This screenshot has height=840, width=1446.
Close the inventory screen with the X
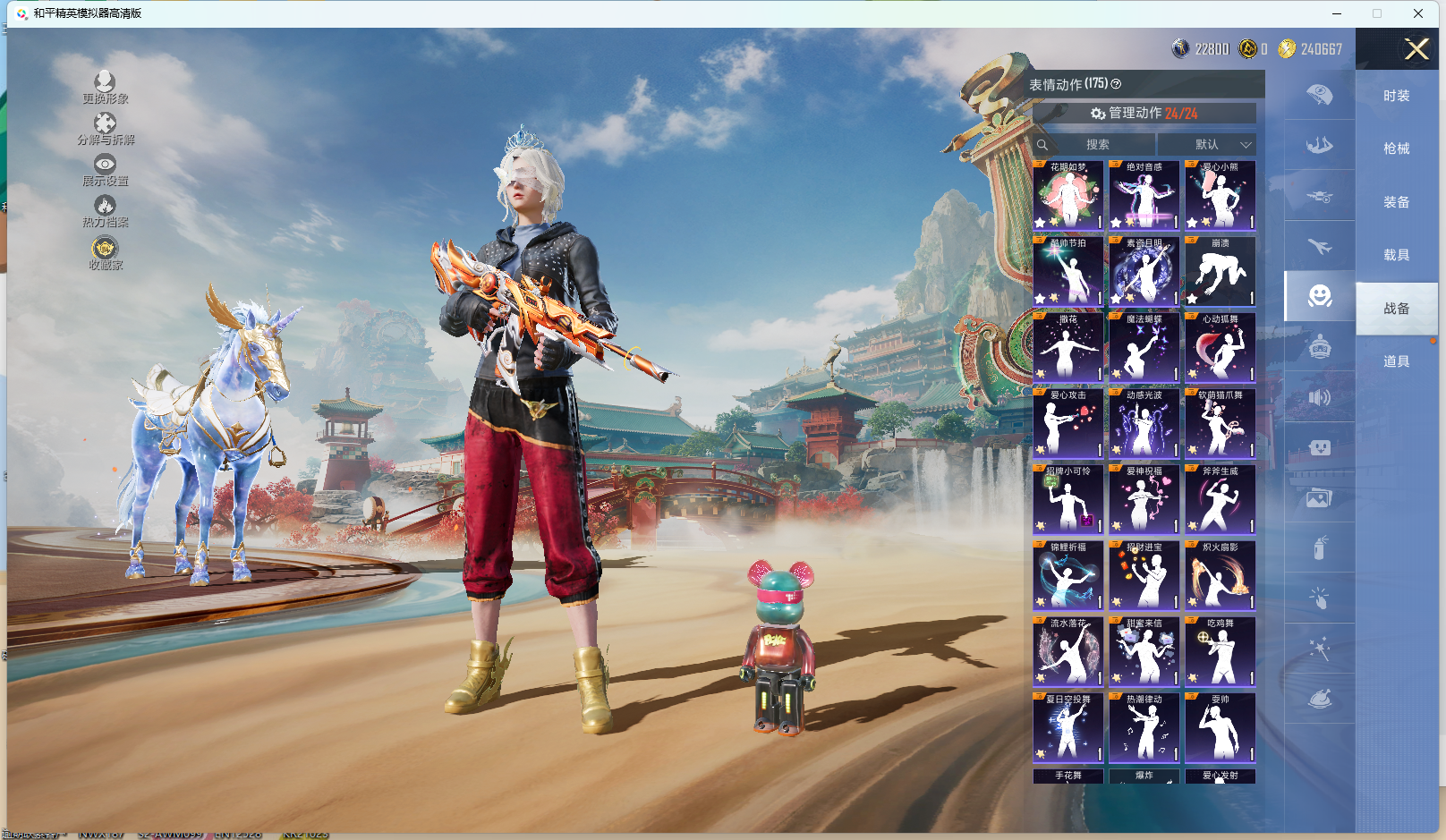(1416, 49)
